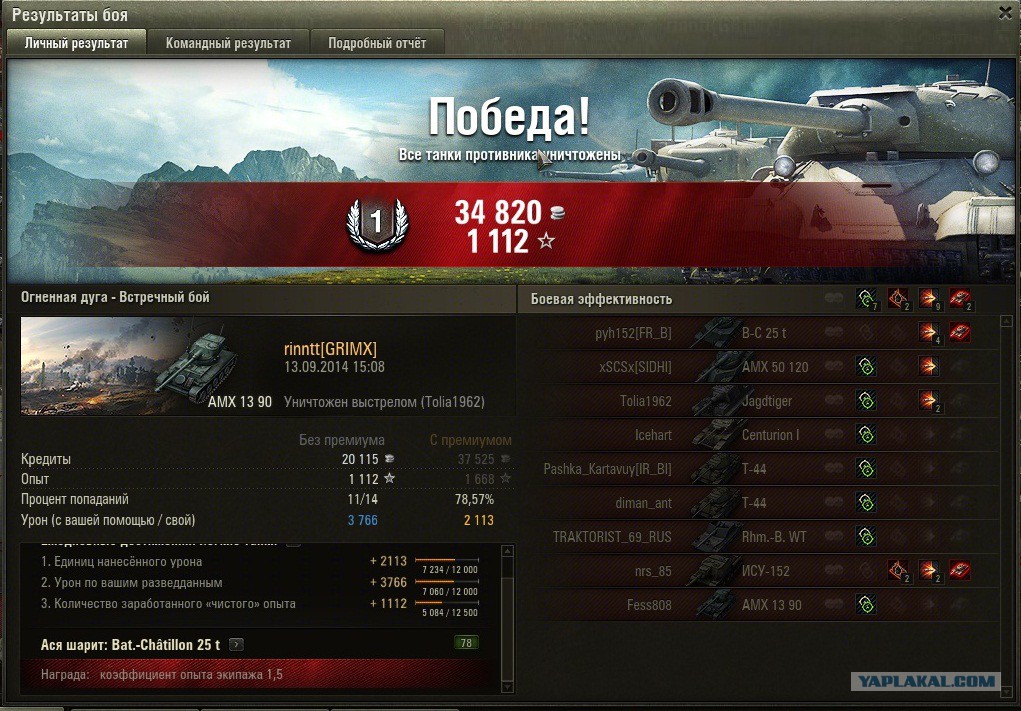
Task: Click the first-class mastery badge medal
Action: pyautogui.click(x=376, y=226)
